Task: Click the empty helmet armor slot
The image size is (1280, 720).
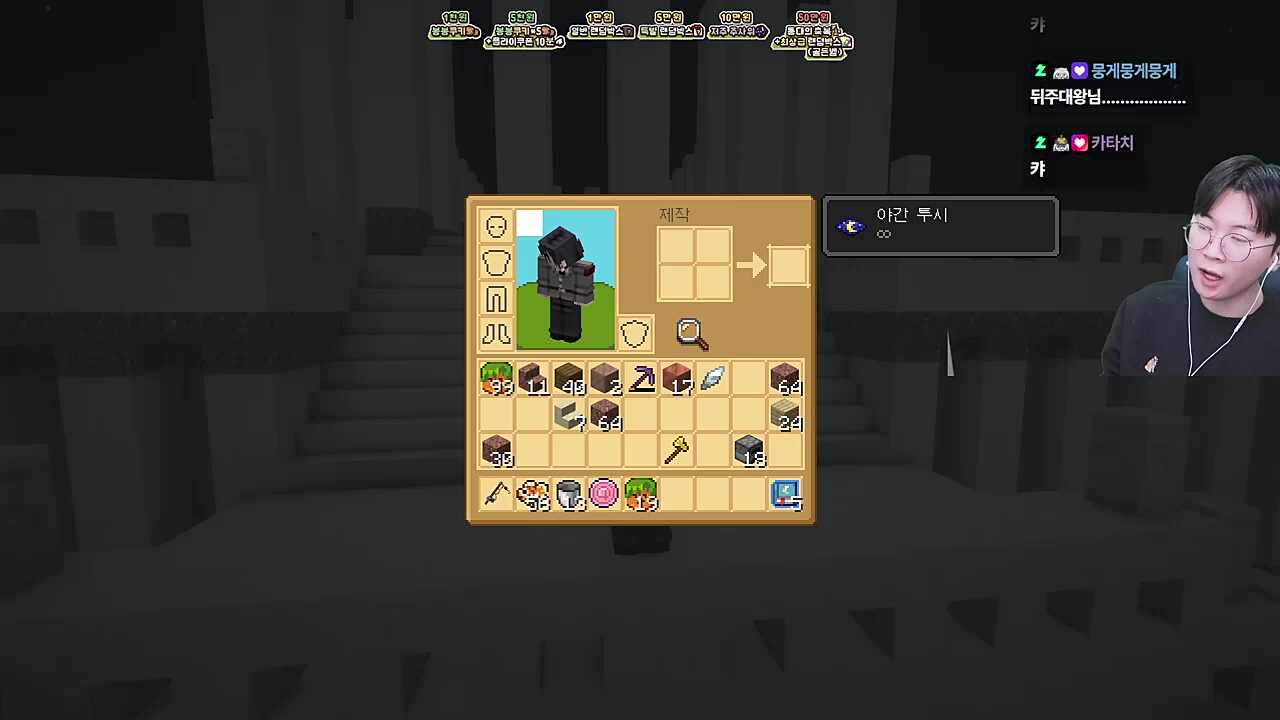Action: tap(497, 226)
